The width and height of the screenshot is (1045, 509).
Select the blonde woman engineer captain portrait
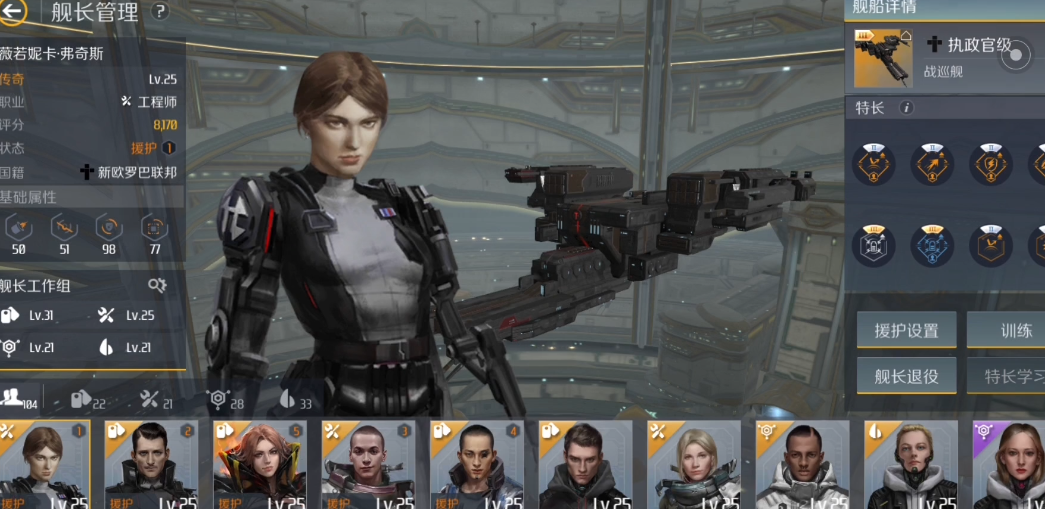click(694, 464)
